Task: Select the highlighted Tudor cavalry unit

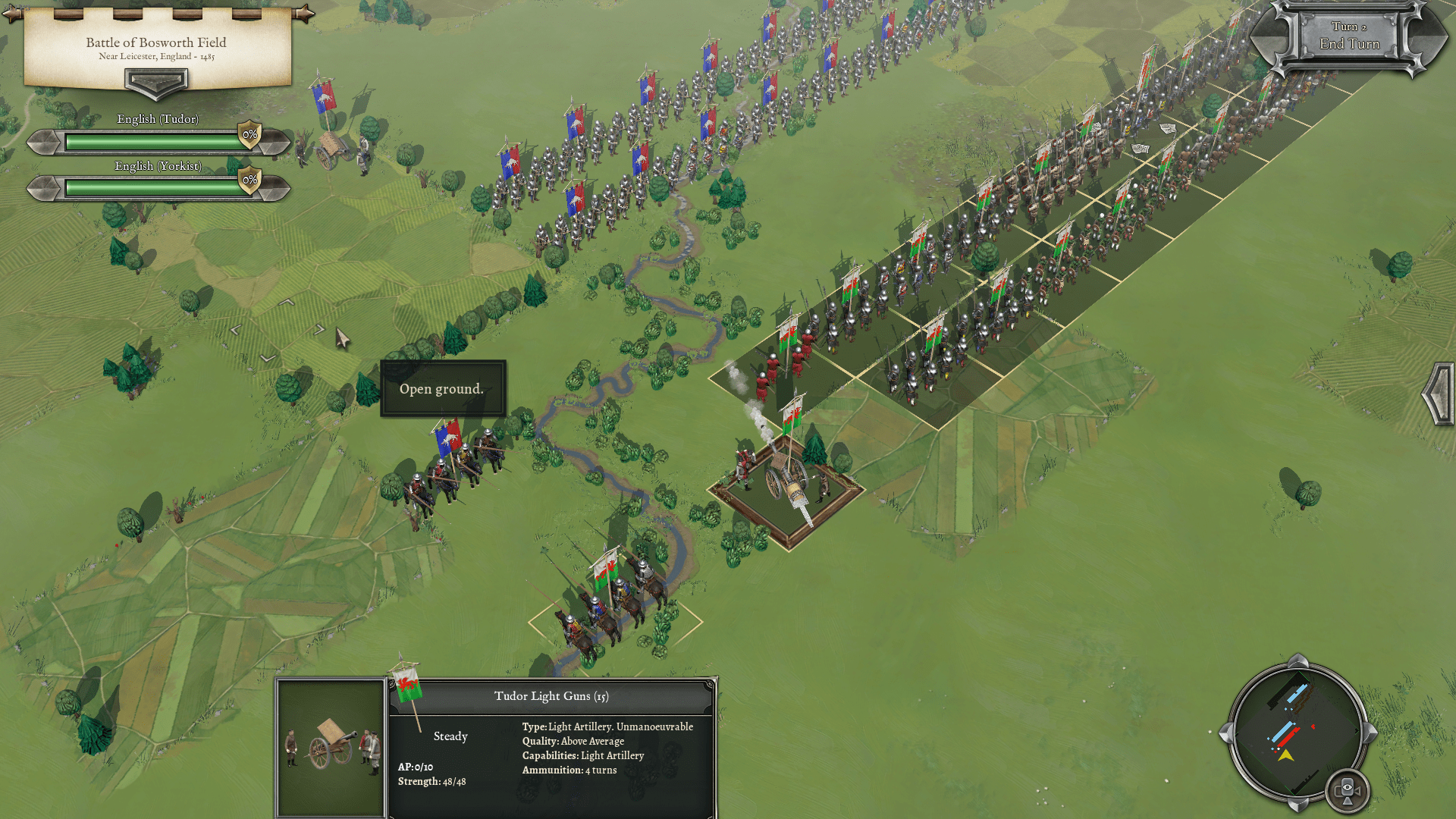Action: (x=610, y=607)
